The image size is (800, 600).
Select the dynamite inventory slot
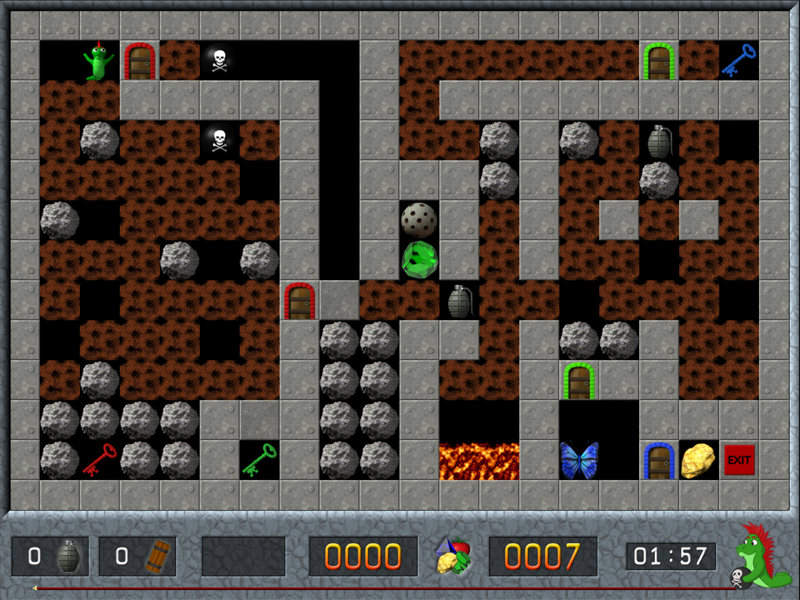[x=137, y=556]
